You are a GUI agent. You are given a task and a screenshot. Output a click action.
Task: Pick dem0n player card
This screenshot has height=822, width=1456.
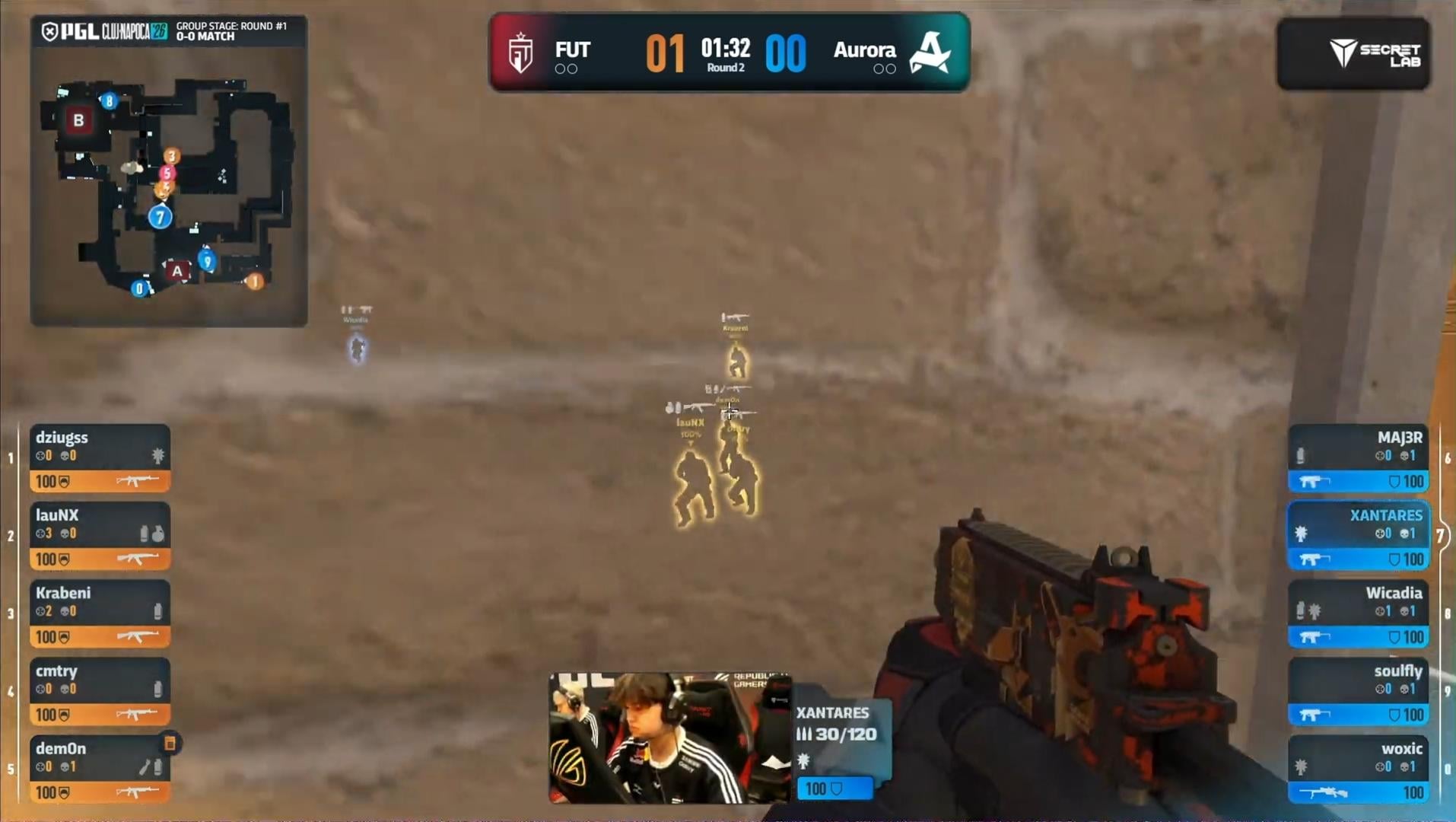pos(100,769)
